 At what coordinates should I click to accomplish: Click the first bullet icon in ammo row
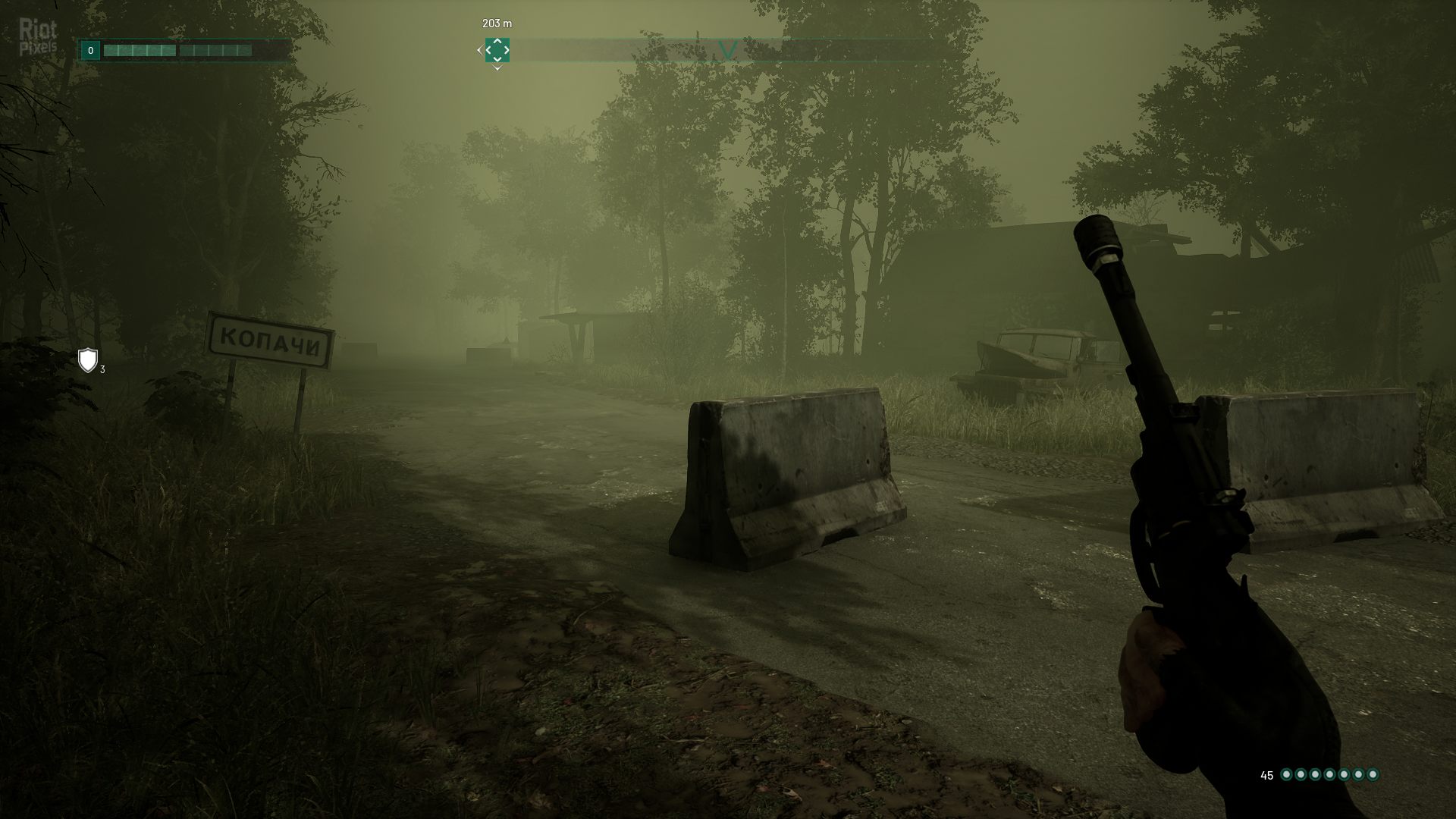point(1287,774)
